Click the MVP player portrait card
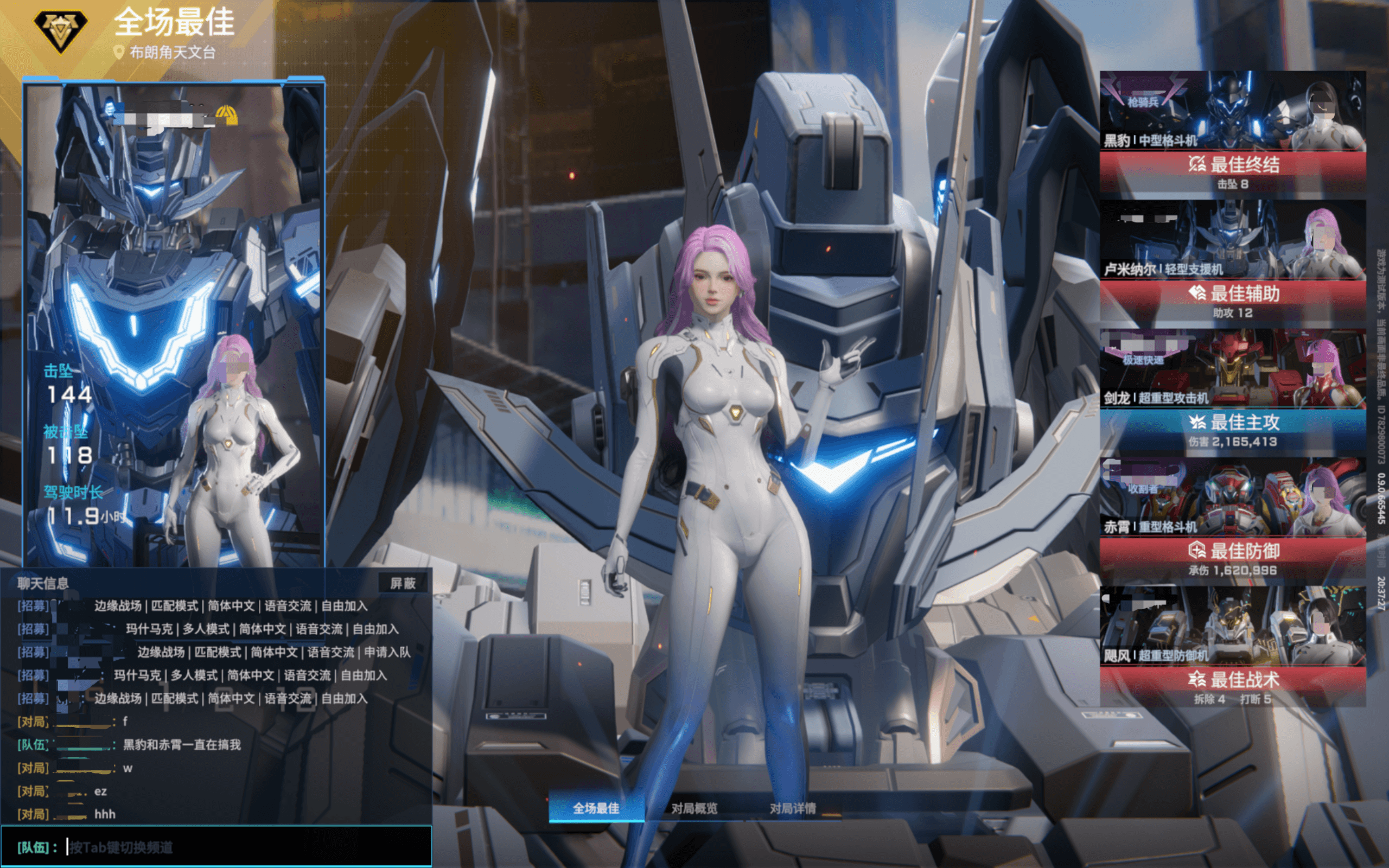 coord(173,322)
